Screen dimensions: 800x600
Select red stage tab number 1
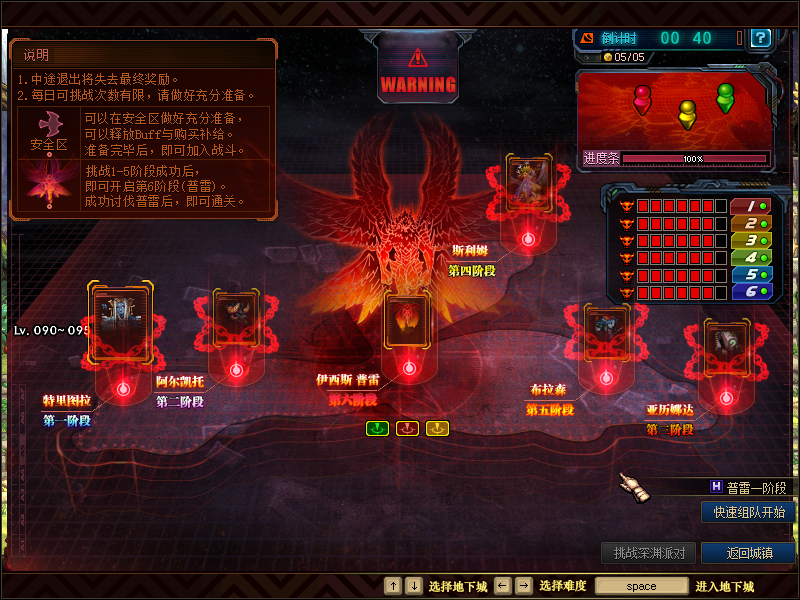point(749,206)
